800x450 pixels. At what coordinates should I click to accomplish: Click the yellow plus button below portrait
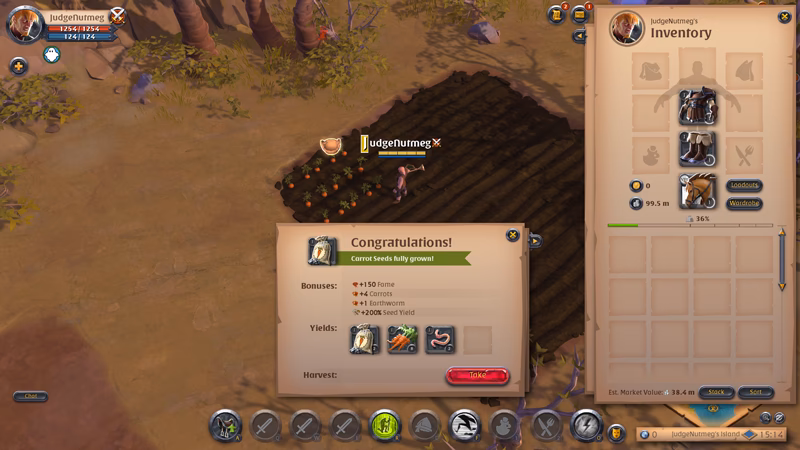click(18, 66)
